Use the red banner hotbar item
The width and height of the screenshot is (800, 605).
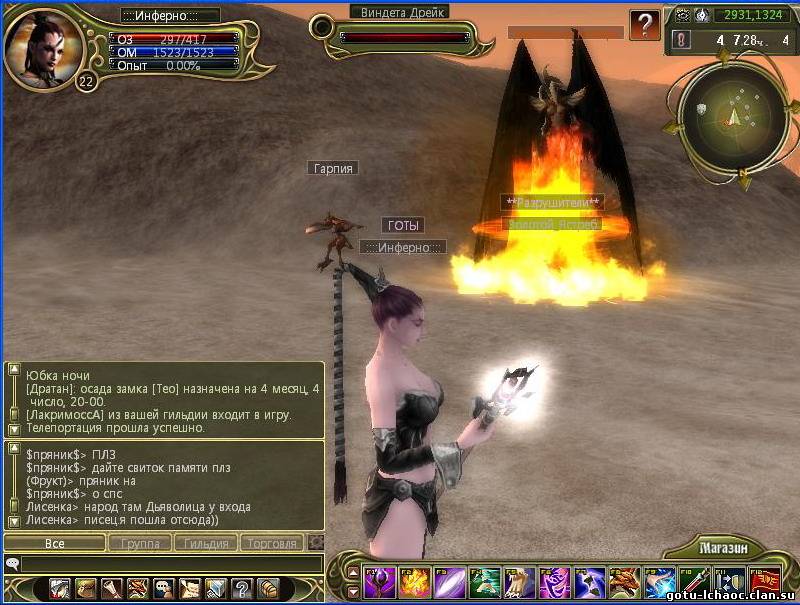click(x=764, y=582)
